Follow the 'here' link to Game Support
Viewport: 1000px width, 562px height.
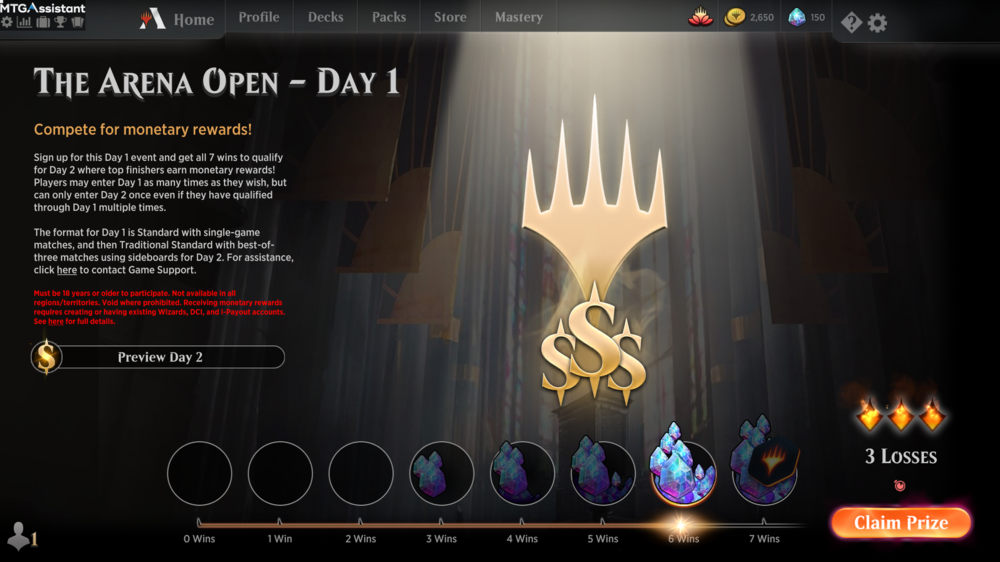click(66, 270)
